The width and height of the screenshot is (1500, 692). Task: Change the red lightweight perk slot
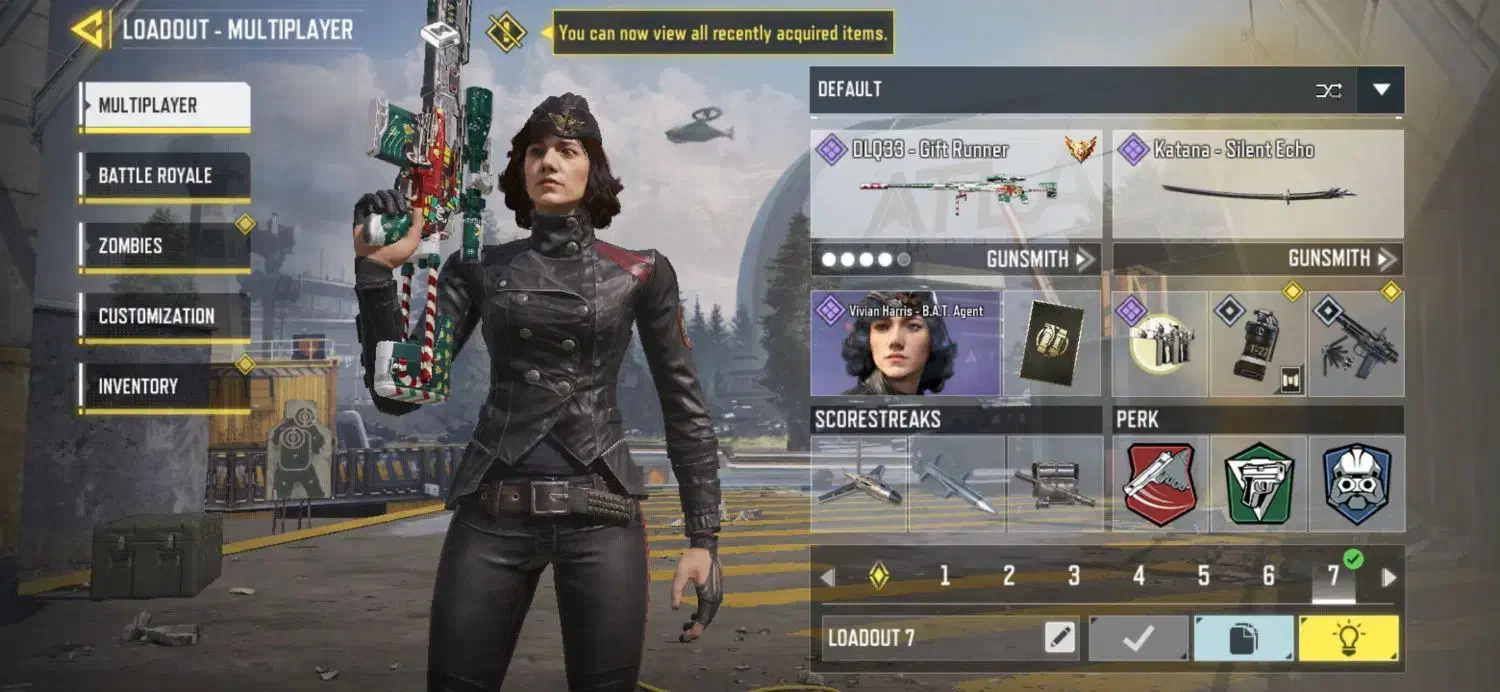(x=1160, y=484)
